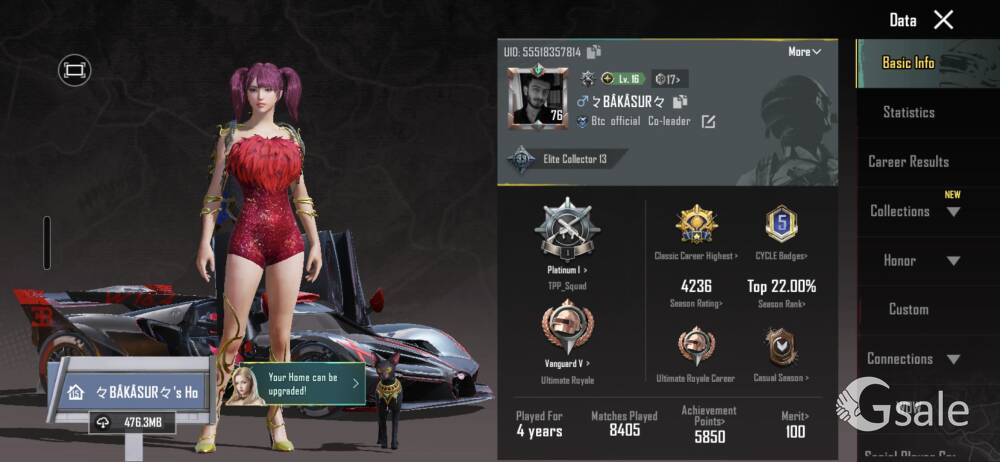
Task: Copy the BAKASUR player name
Action: [x=681, y=101]
